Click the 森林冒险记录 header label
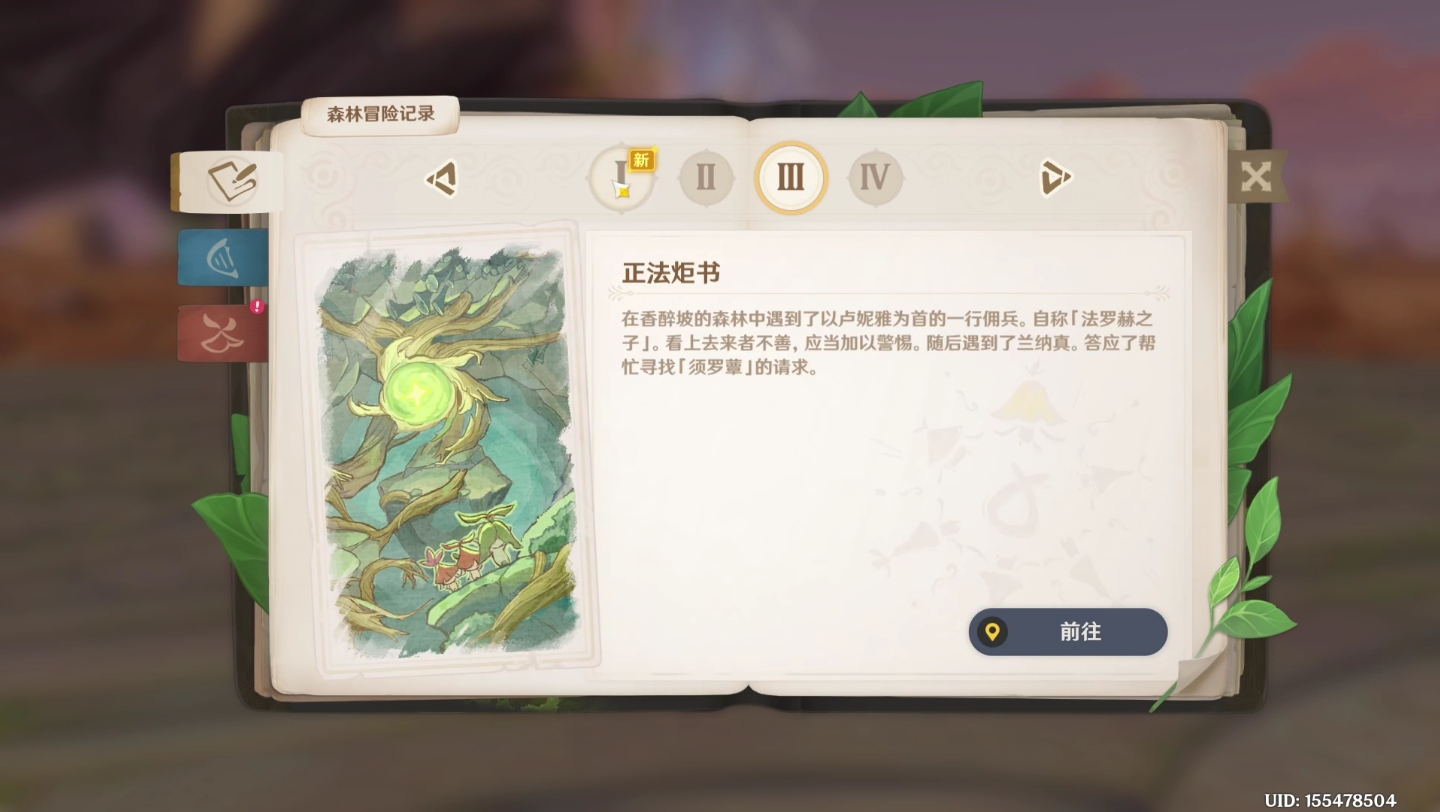Screen dimensions: 1440x812 pyautogui.click(x=382, y=114)
